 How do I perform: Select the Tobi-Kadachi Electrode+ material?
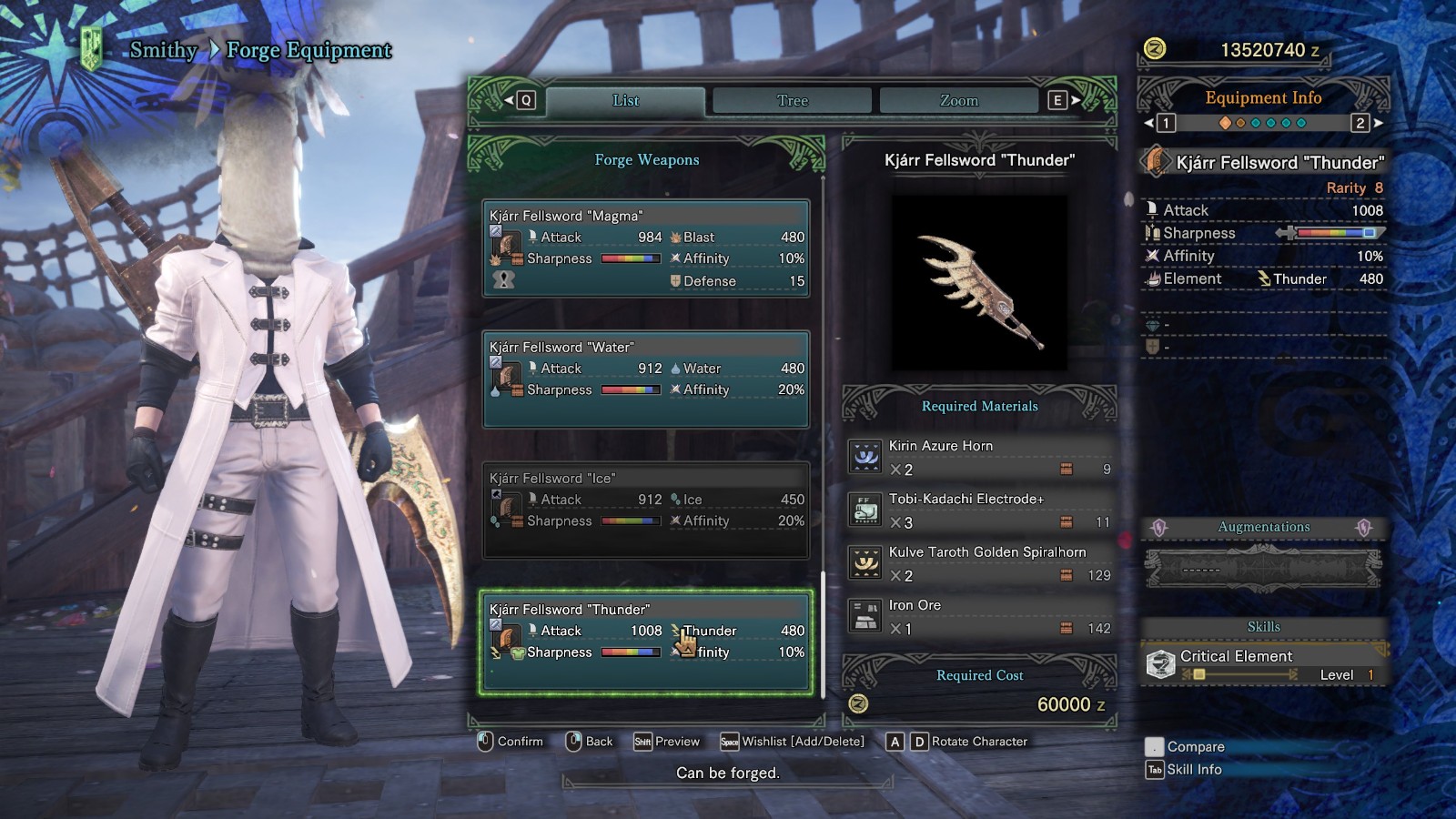coord(979,510)
